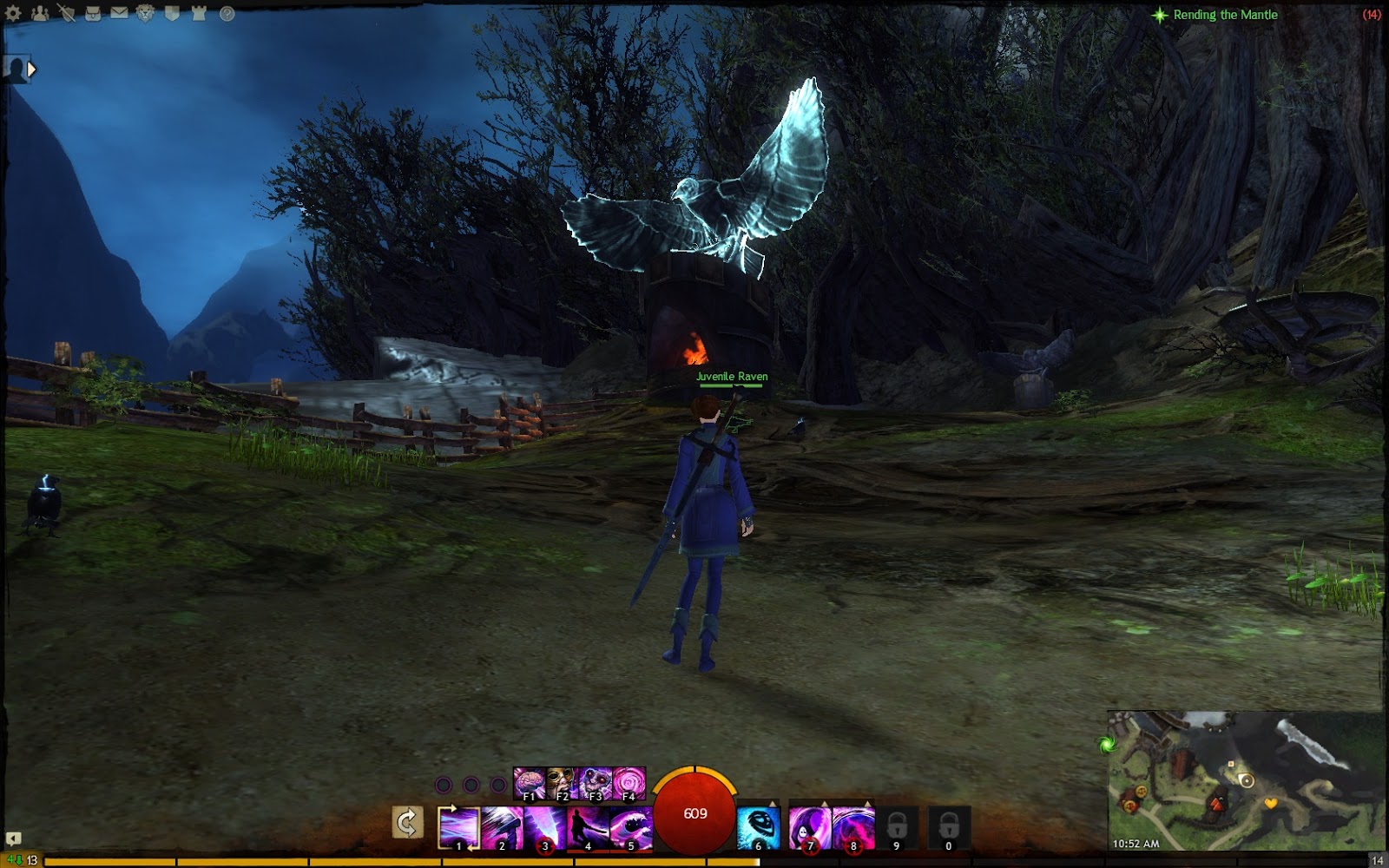
Task: Expand the utility skill arrow above slot 8
Action: 868,804
